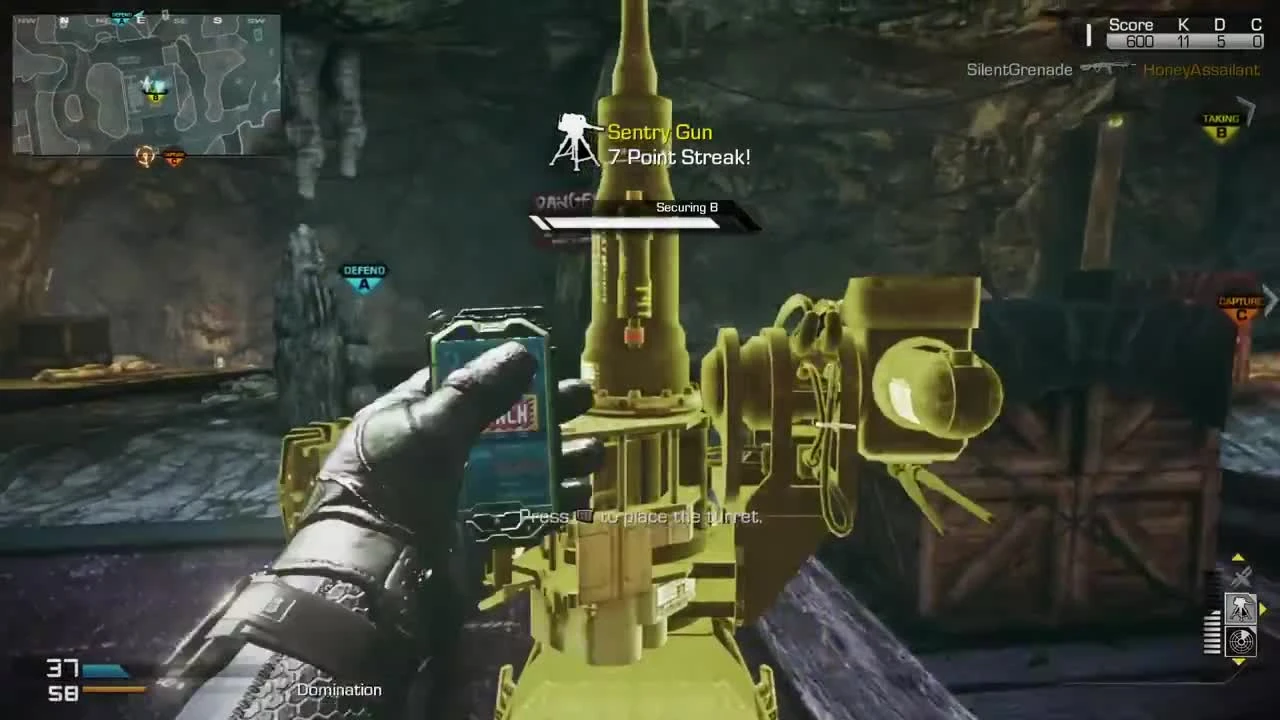The width and height of the screenshot is (1280, 720).
Task: Click the E compass heading on the minimap
Action: pyautogui.click(x=140, y=19)
